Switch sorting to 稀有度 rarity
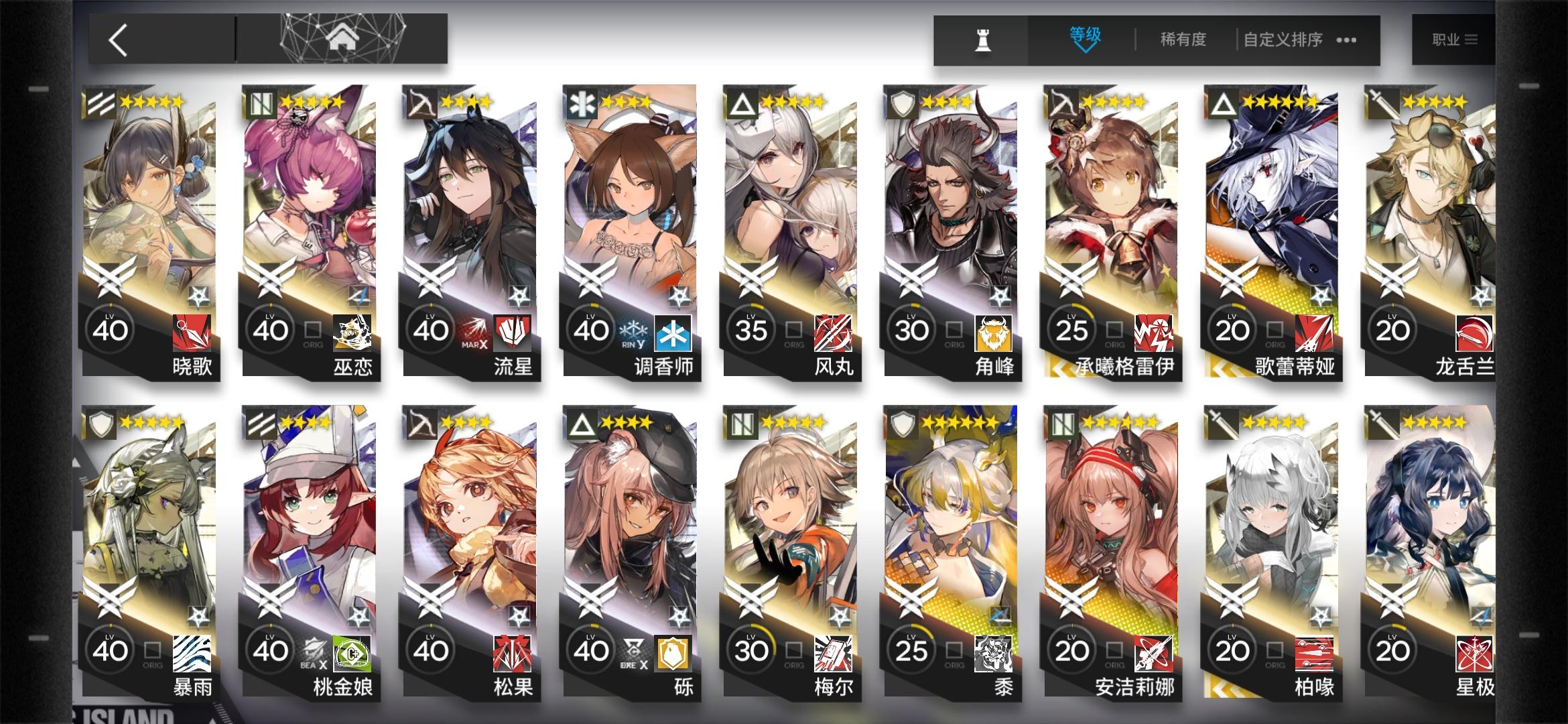The height and width of the screenshot is (724, 1568). 1181,40
